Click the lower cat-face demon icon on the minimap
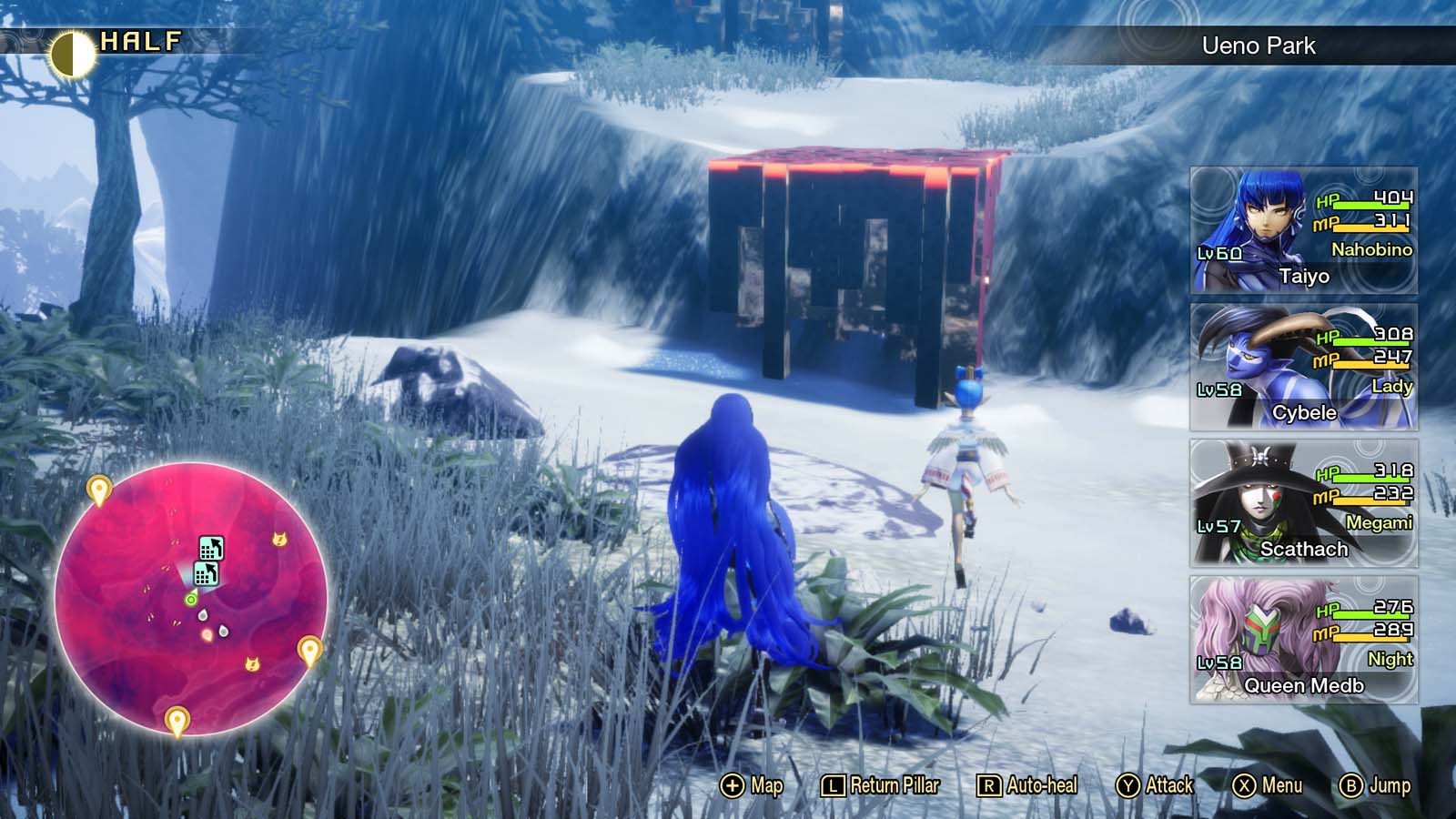Image resolution: width=1456 pixels, height=819 pixels. coord(252,663)
